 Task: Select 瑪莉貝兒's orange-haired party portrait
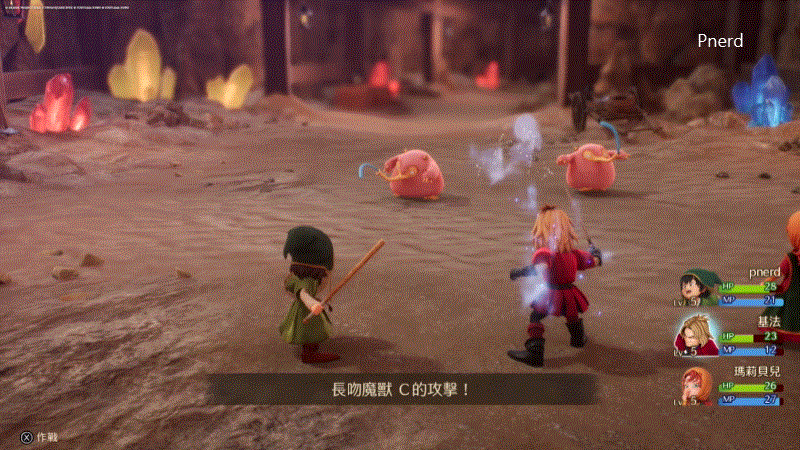(x=697, y=387)
